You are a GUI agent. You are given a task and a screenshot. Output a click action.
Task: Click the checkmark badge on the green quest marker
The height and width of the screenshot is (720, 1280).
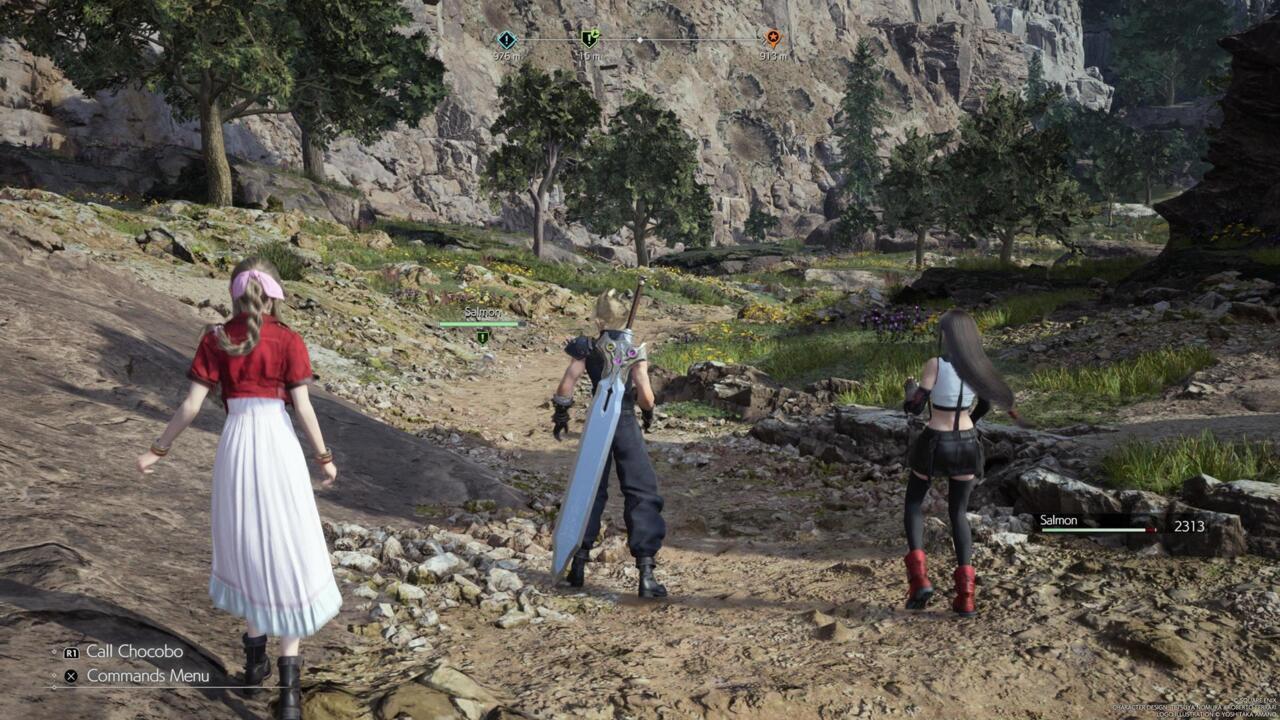598,32
